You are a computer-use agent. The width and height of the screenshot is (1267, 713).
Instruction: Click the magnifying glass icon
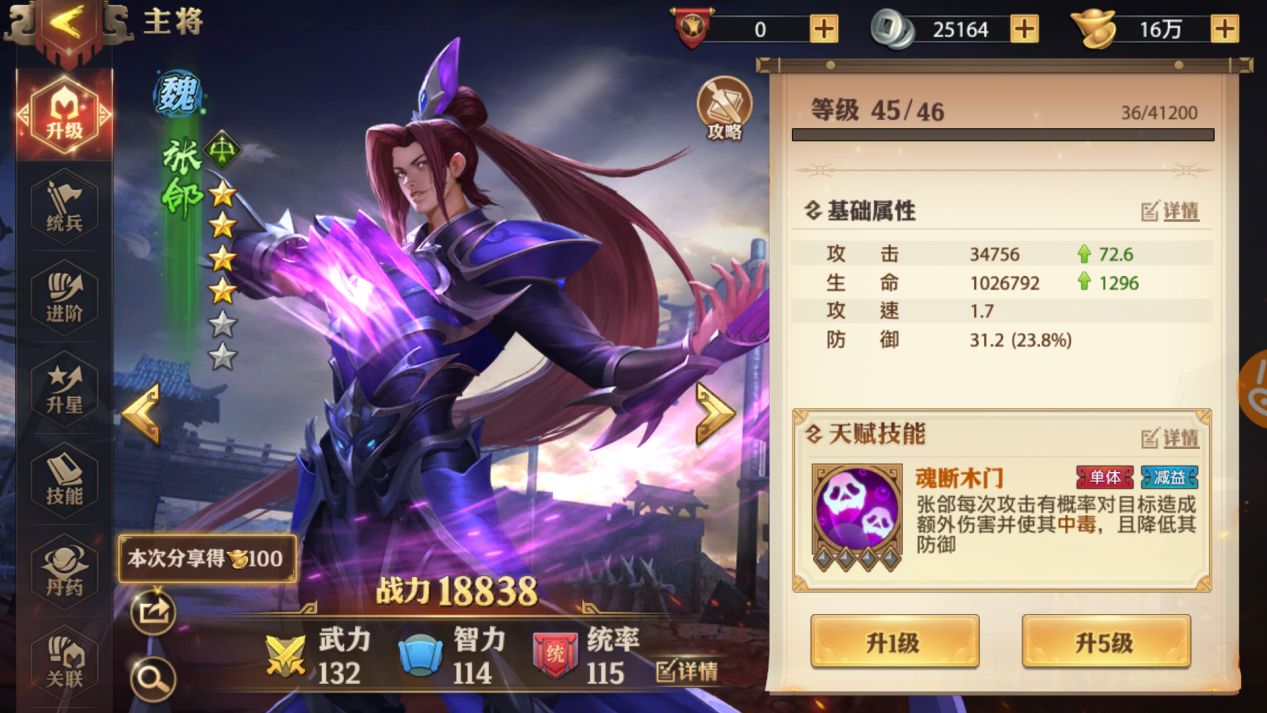(153, 680)
